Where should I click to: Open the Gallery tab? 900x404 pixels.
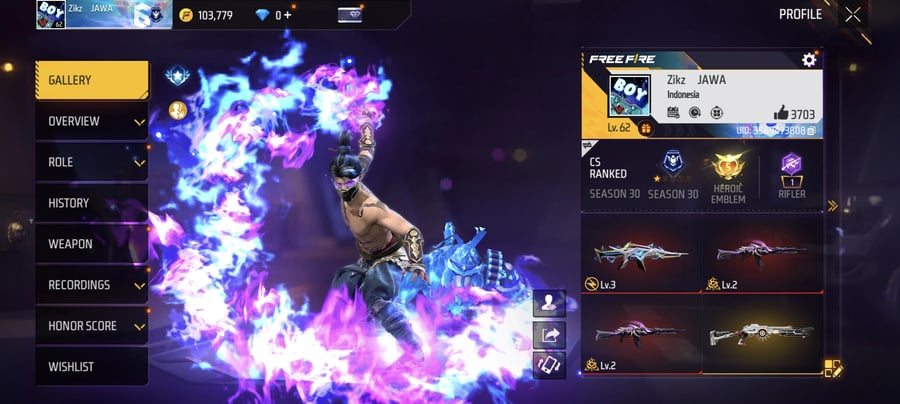coord(91,80)
